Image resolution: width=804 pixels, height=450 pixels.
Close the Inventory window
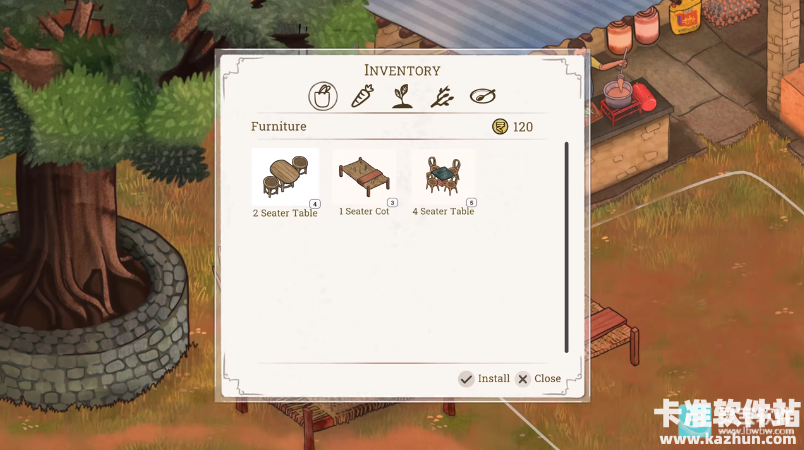(x=538, y=379)
